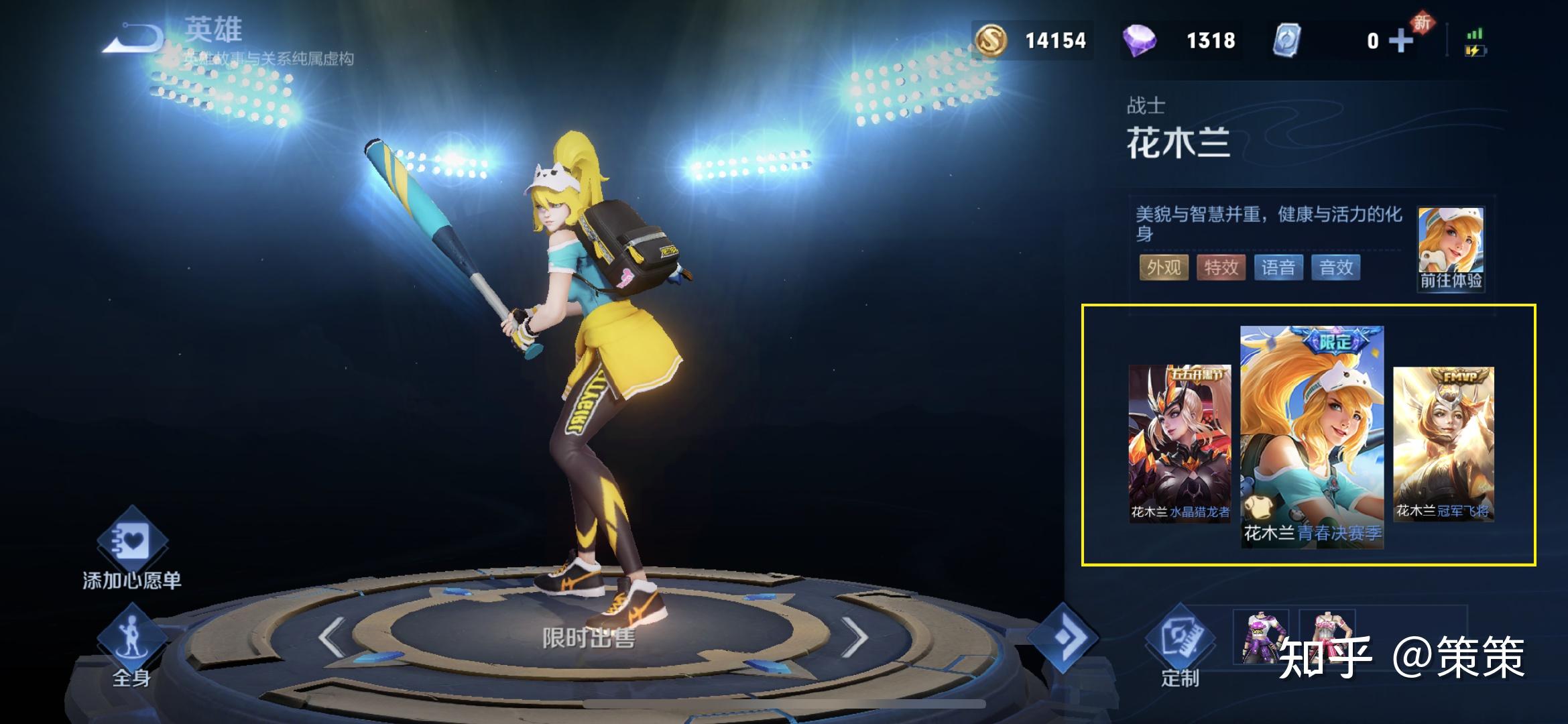Add more vouchers with the plus button
Screen dimensions: 1568x724
pos(1400,41)
